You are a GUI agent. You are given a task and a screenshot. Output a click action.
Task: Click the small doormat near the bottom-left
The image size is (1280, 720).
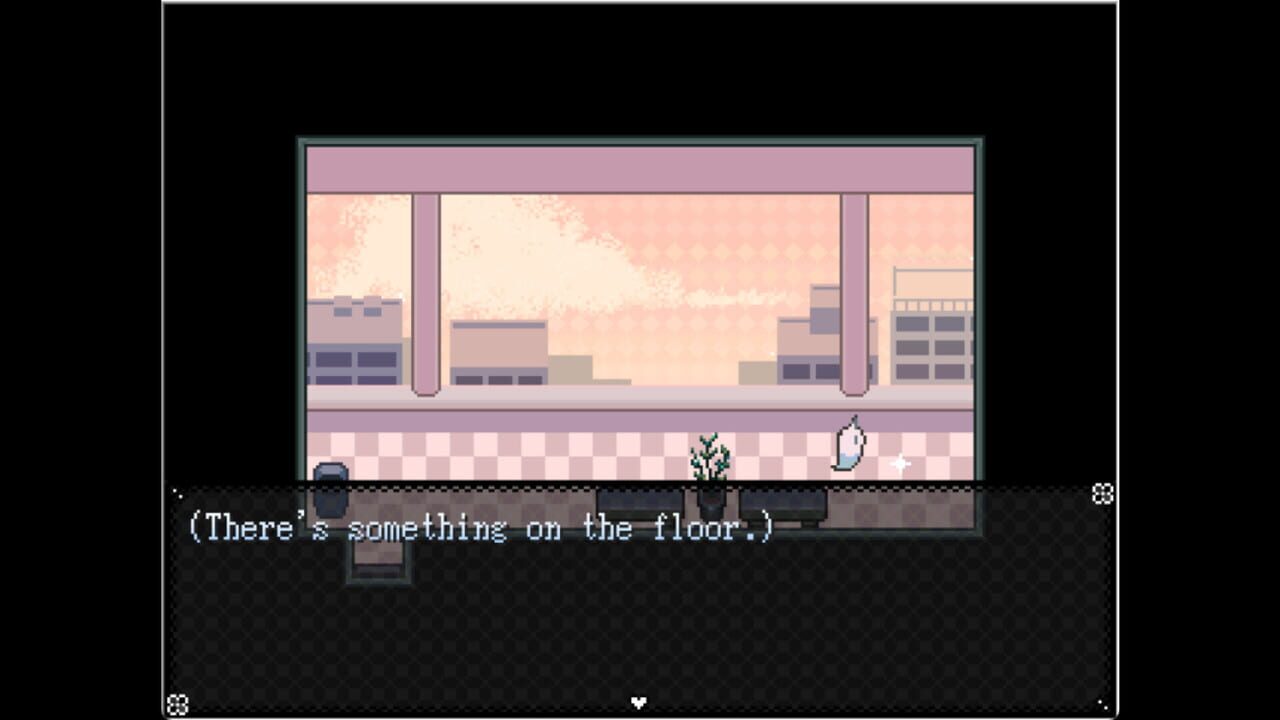click(378, 560)
